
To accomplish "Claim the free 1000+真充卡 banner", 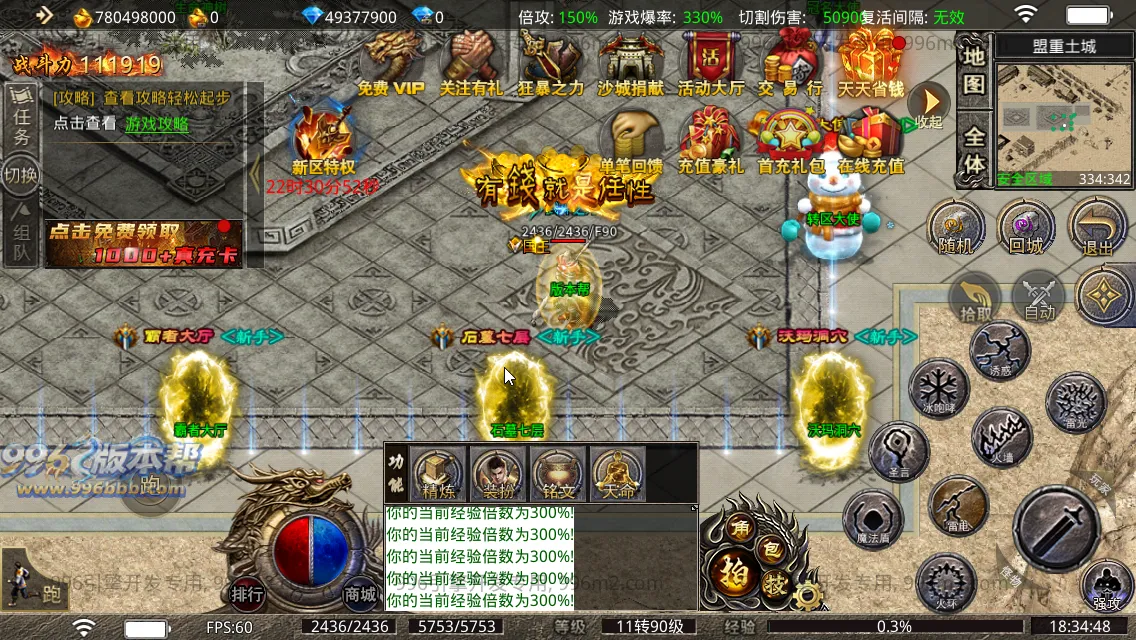I will click(x=143, y=244).
